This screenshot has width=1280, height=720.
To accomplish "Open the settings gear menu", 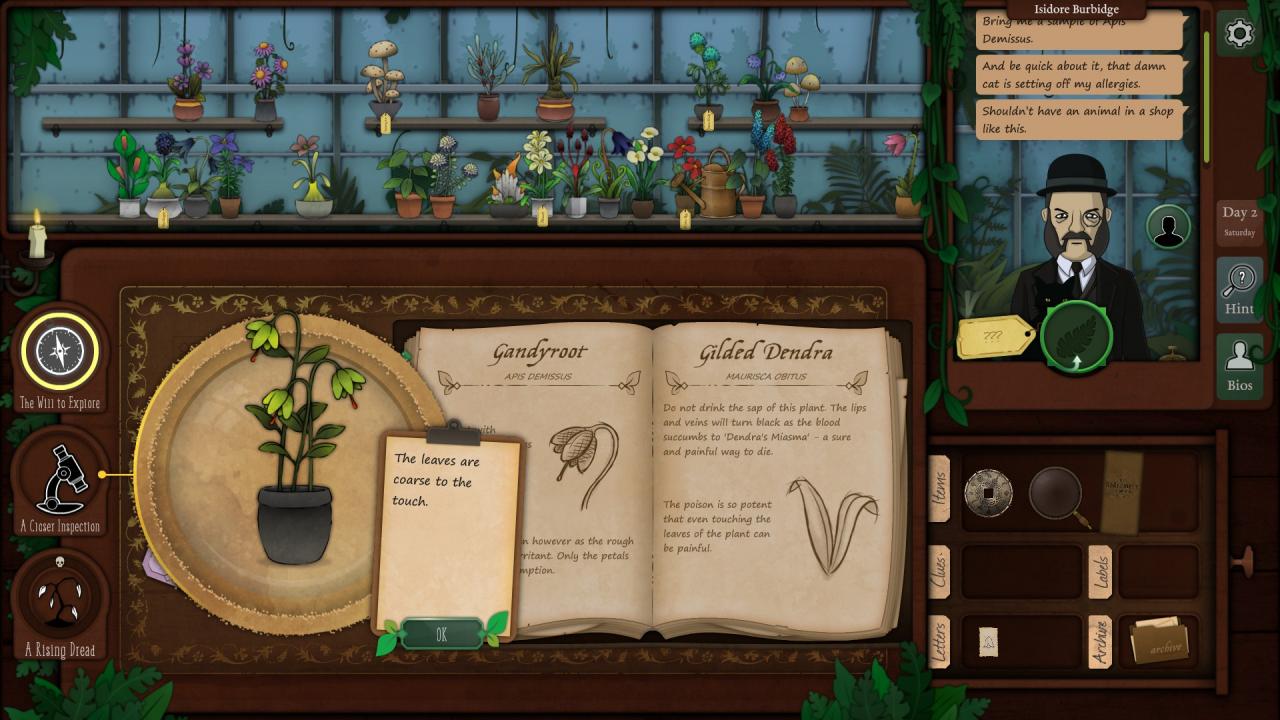I will [1239, 35].
